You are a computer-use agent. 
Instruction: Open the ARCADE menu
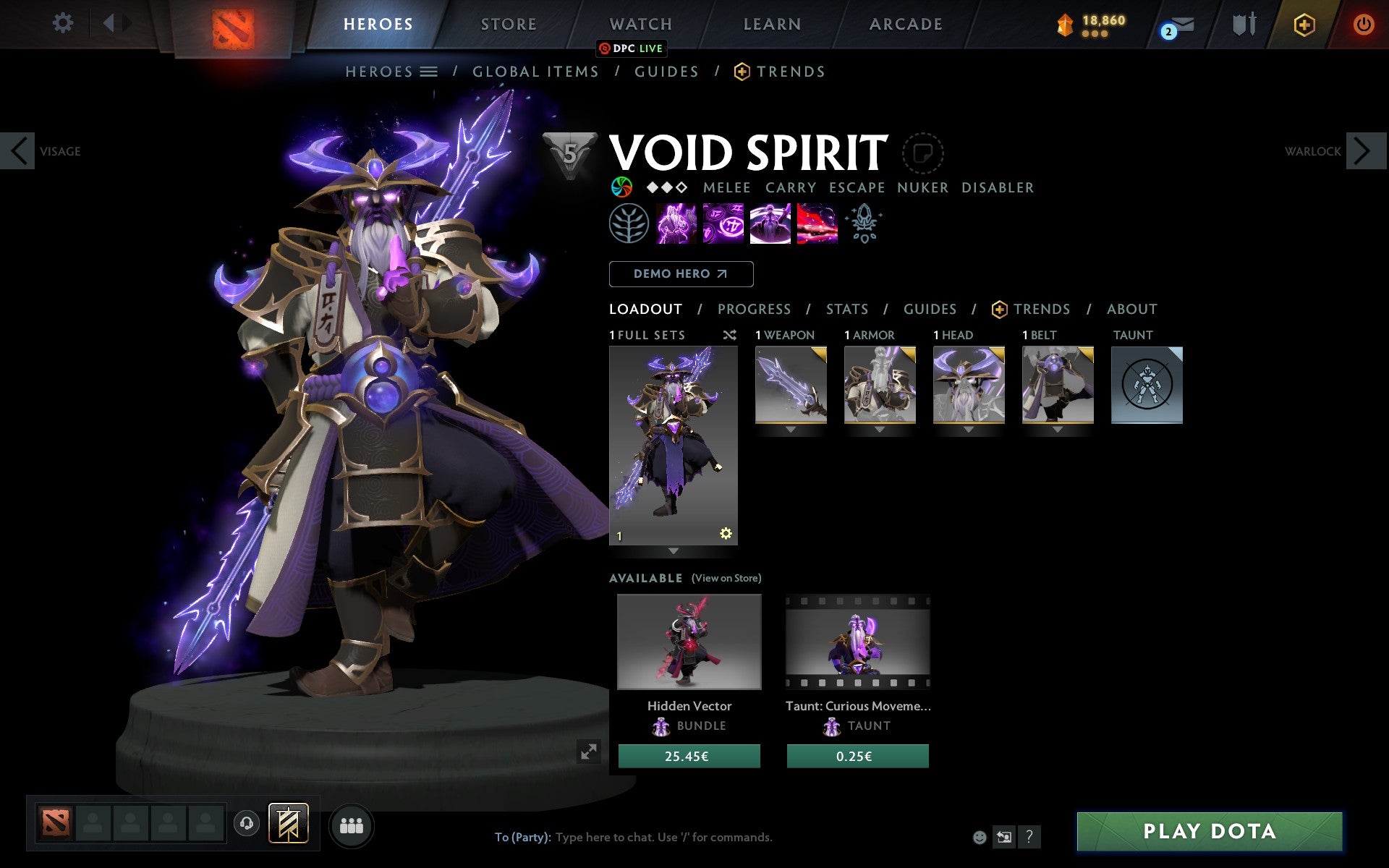[904, 23]
